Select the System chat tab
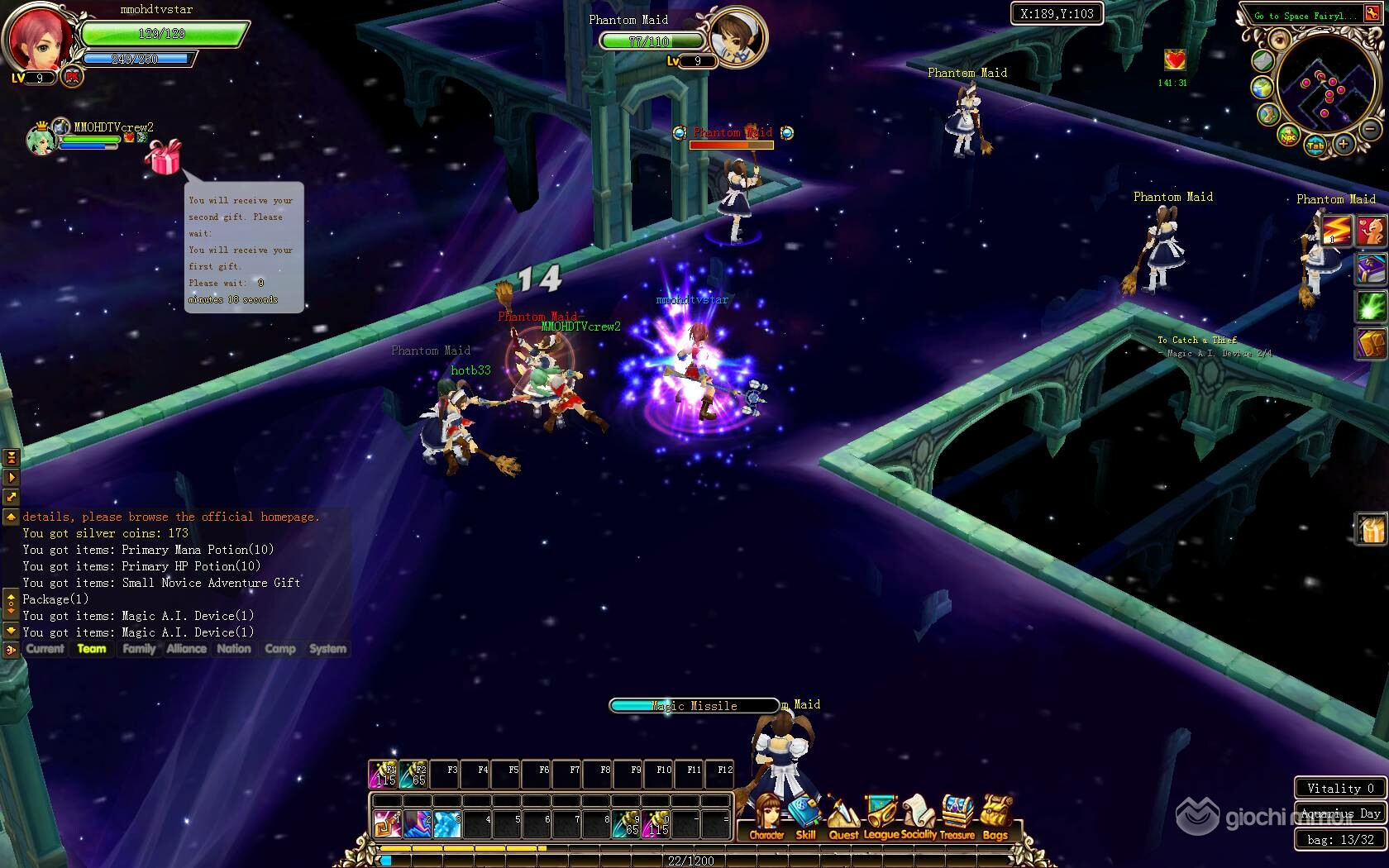The width and height of the screenshot is (1389, 868). 327,649
